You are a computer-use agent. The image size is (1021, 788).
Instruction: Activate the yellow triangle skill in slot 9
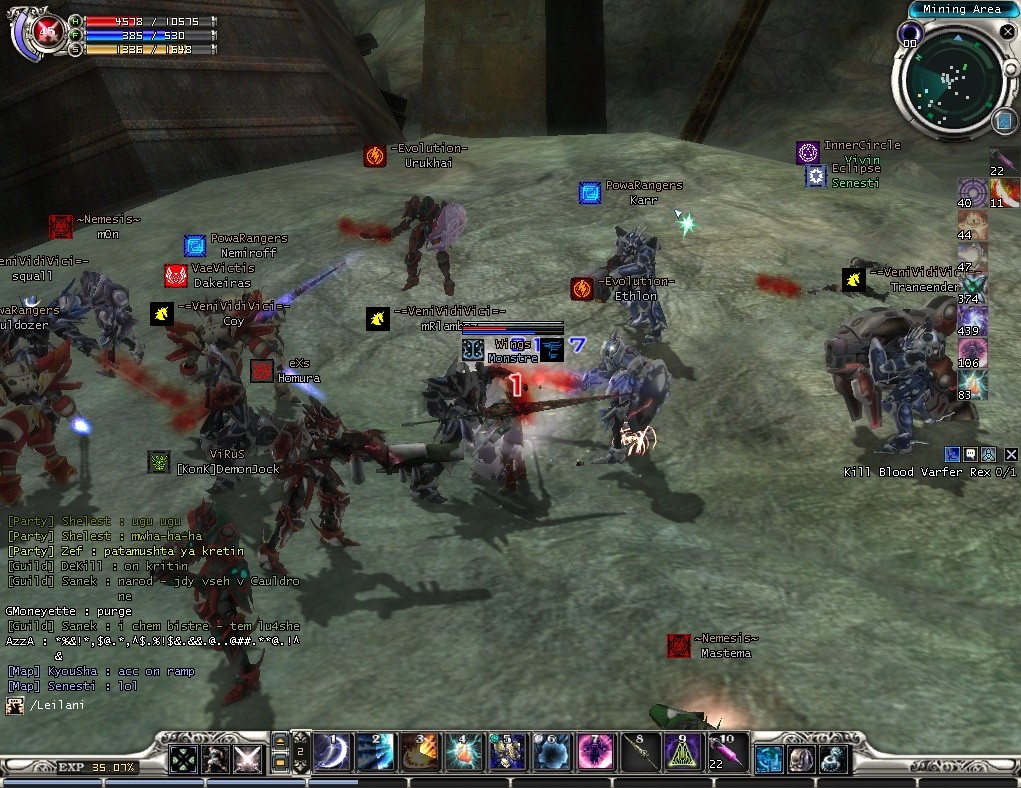[x=684, y=752]
